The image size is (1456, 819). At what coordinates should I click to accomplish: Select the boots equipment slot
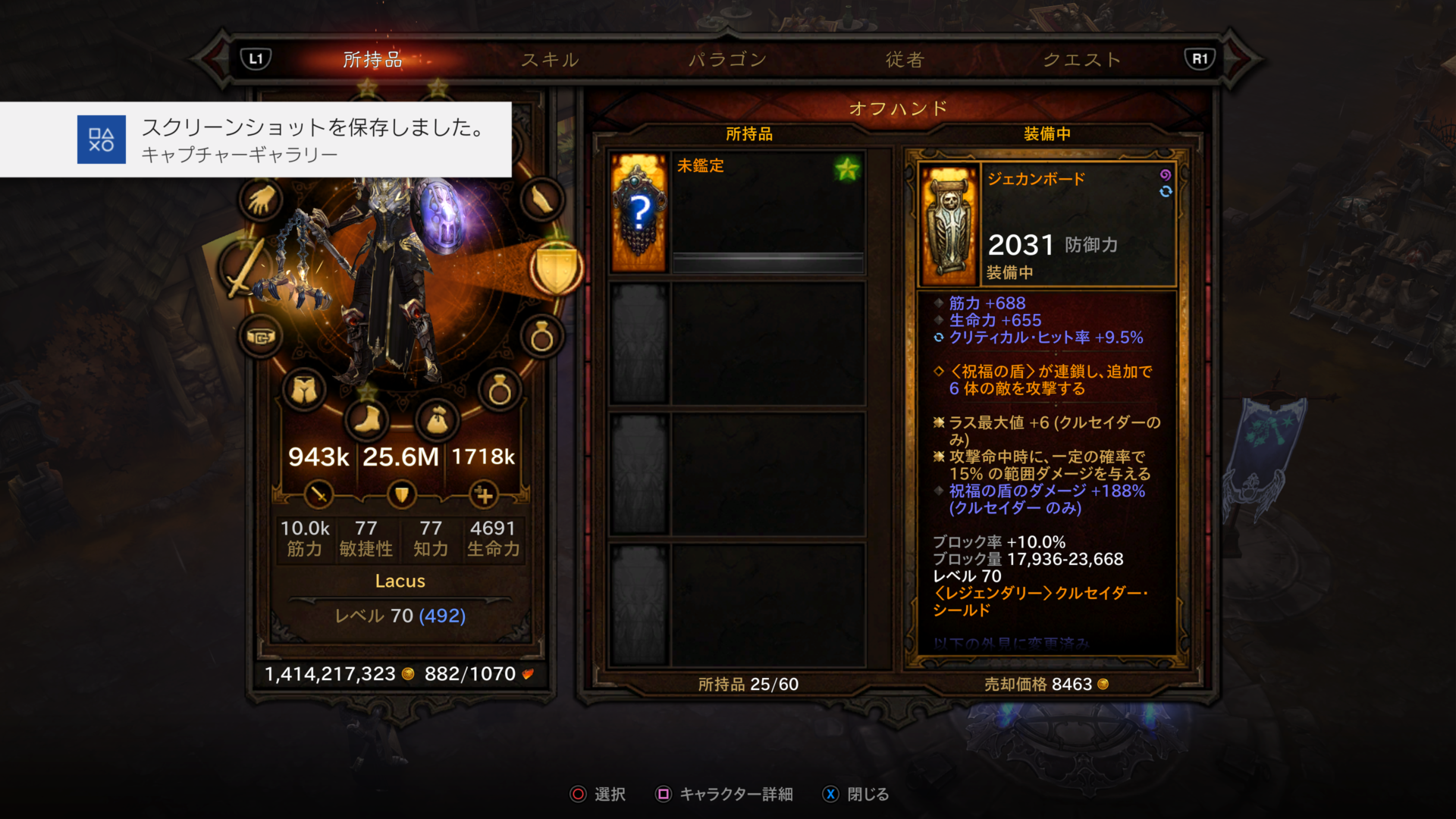(x=368, y=418)
